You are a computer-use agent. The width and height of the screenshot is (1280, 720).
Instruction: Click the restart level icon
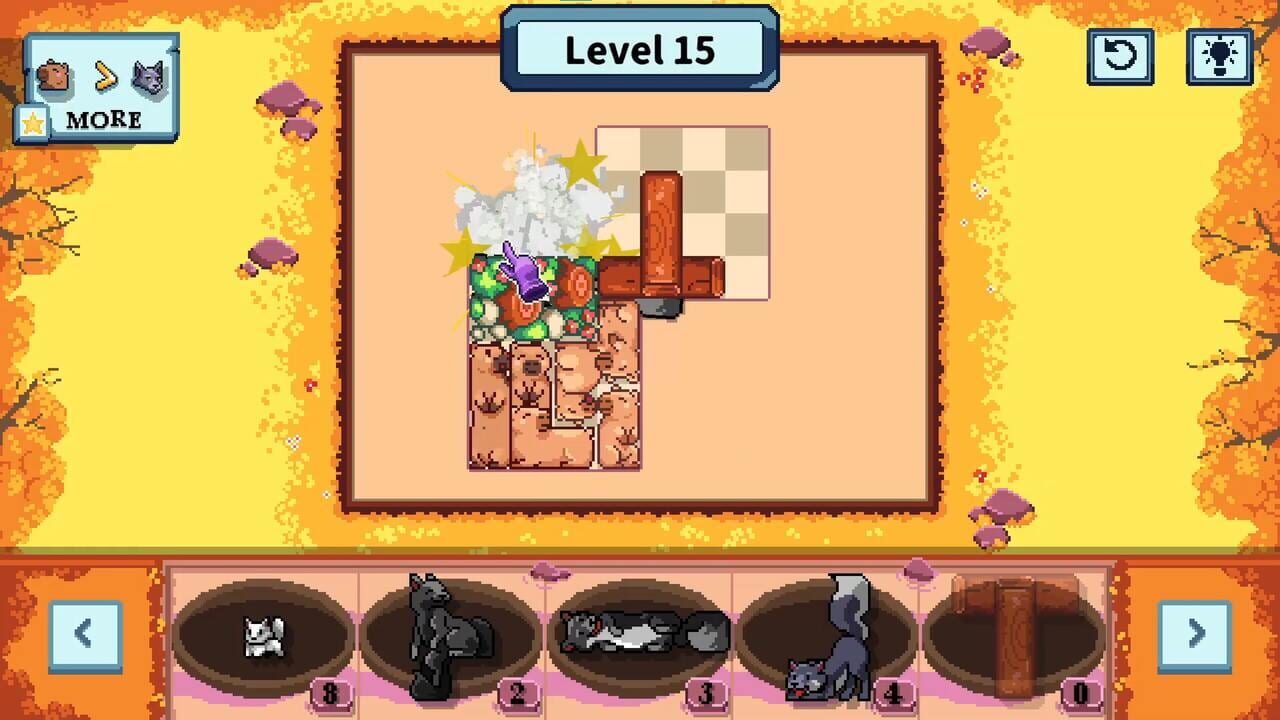1121,57
